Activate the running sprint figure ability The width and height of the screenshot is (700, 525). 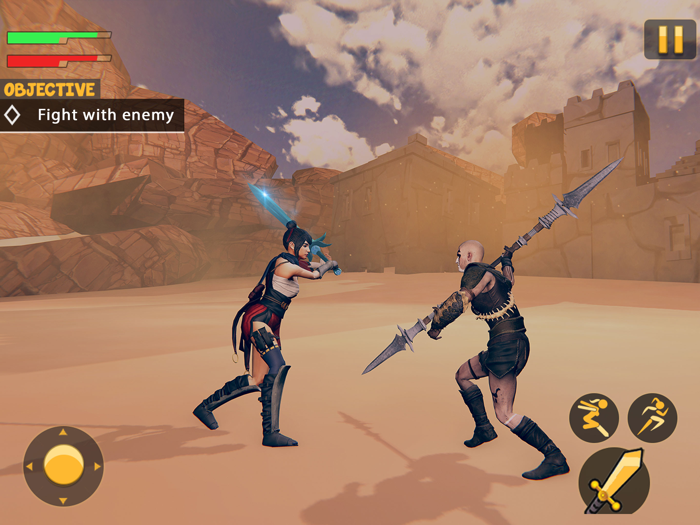coord(652,417)
